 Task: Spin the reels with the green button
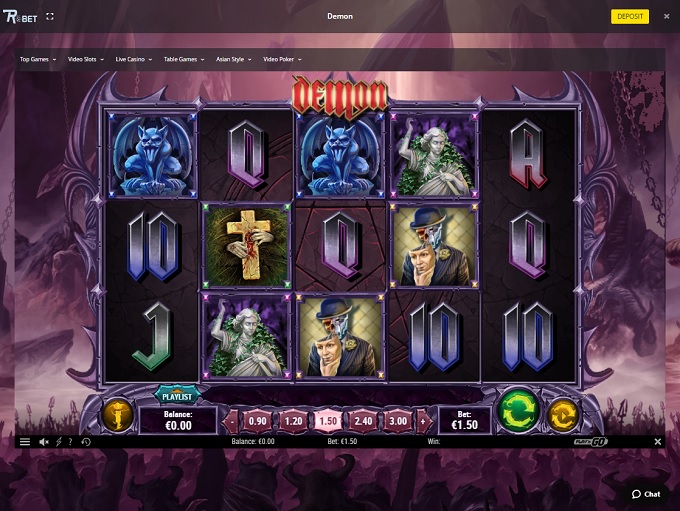click(517, 410)
